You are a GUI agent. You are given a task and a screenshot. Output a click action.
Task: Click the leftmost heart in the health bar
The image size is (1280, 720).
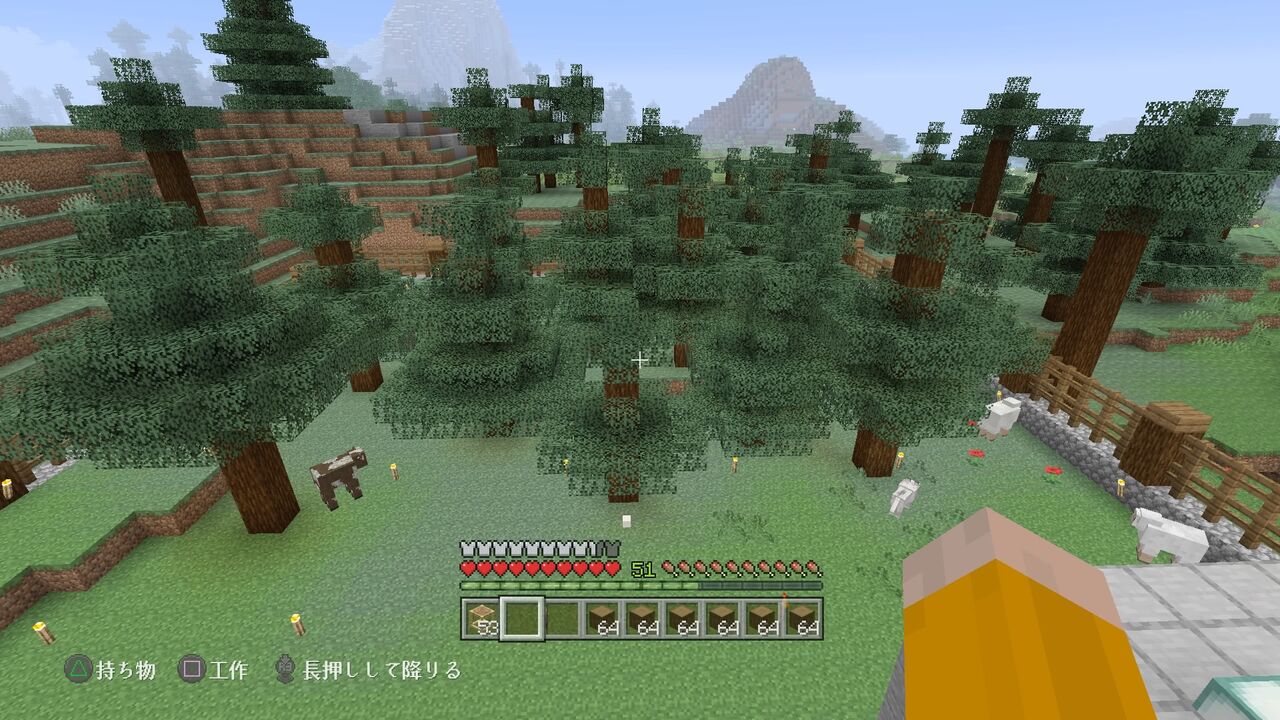point(468,567)
